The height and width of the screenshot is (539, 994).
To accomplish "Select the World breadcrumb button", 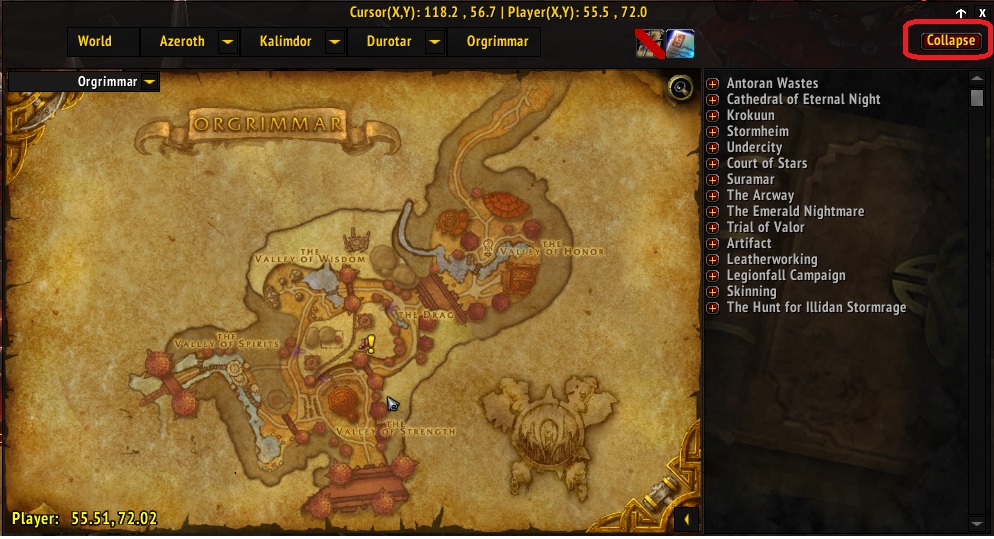I will pos(95,42).
